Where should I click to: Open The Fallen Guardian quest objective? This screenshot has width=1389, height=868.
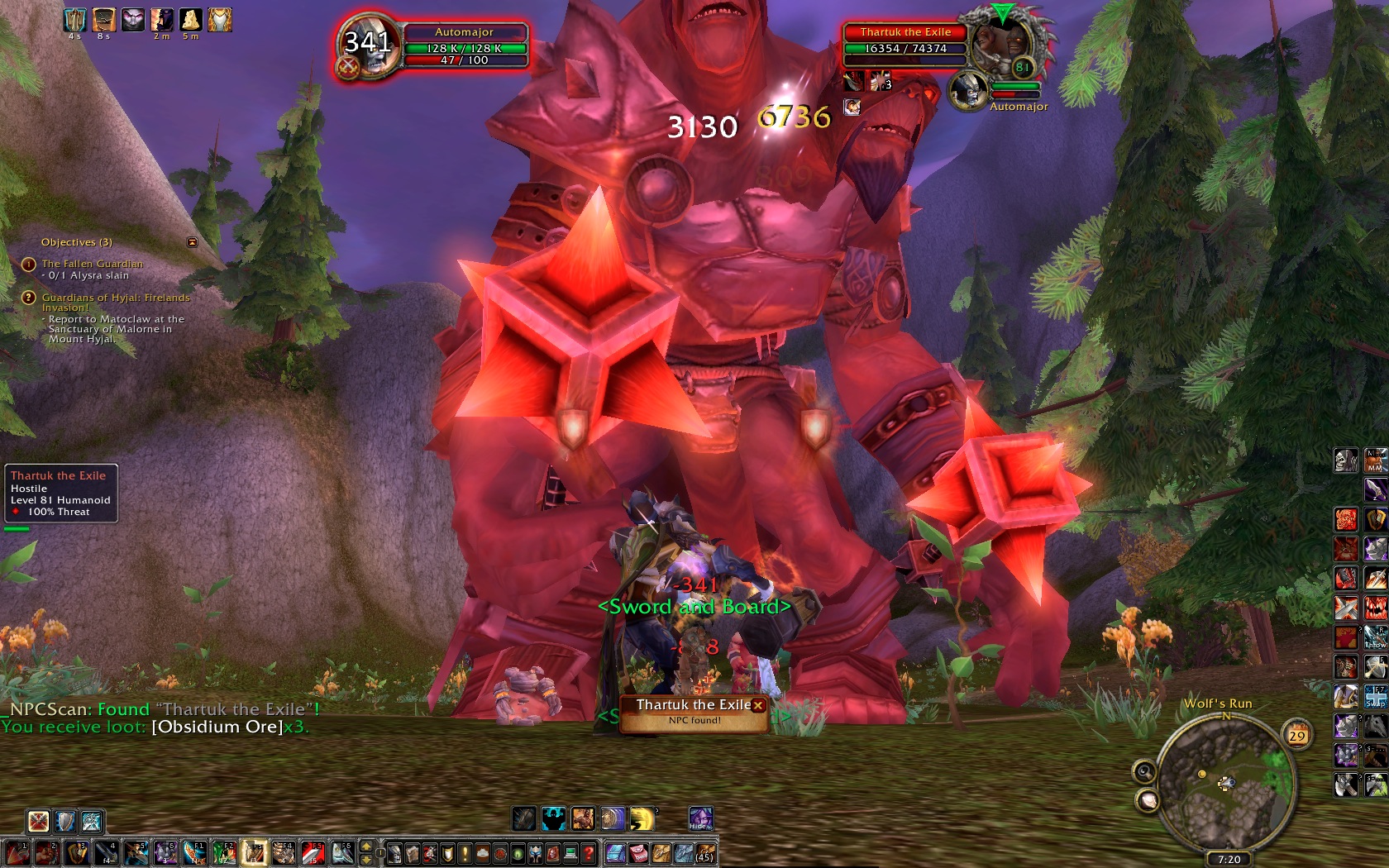coord(92,264)
